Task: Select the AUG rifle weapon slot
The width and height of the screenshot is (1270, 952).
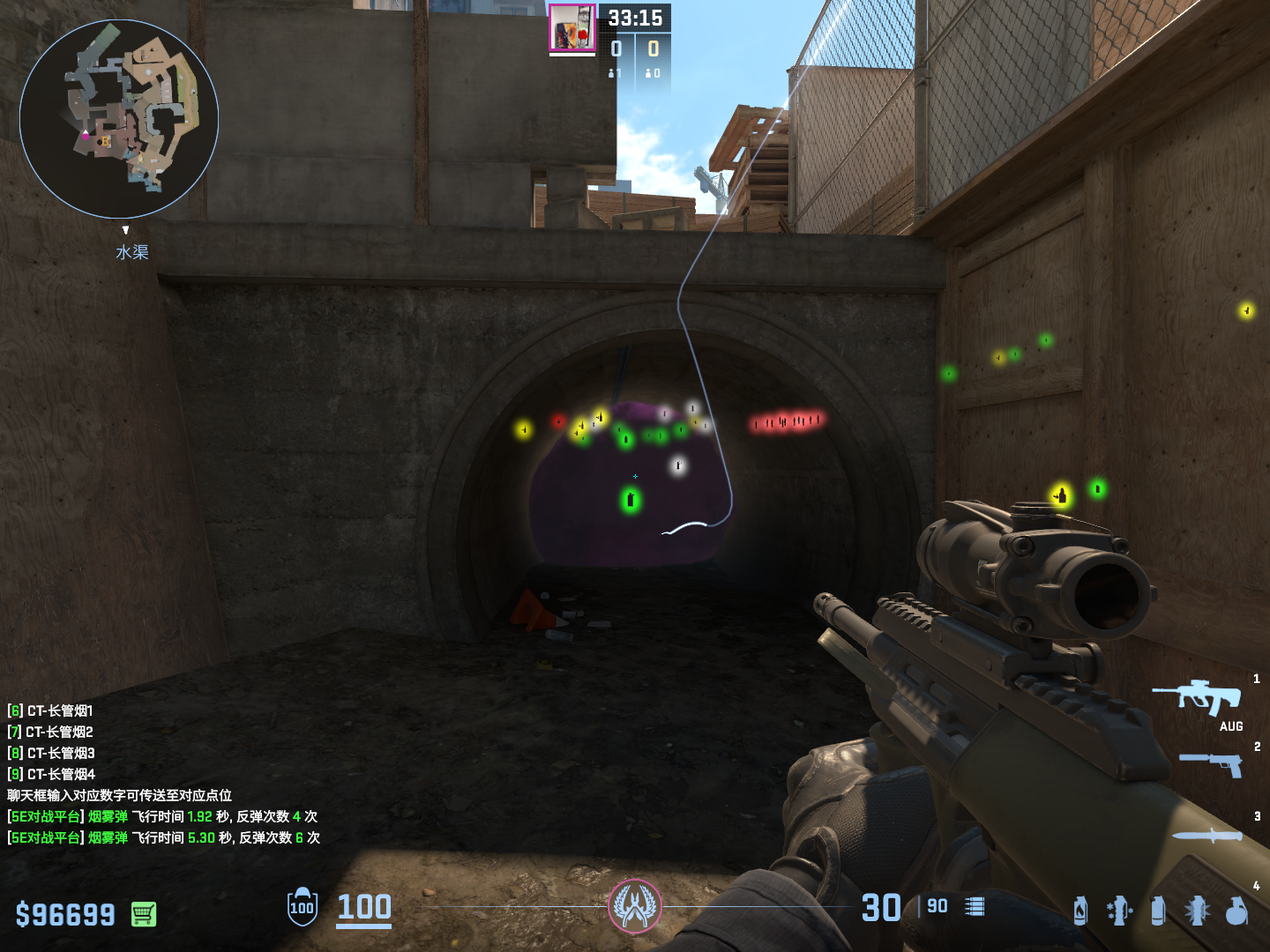Action: tap(1198, 697)
